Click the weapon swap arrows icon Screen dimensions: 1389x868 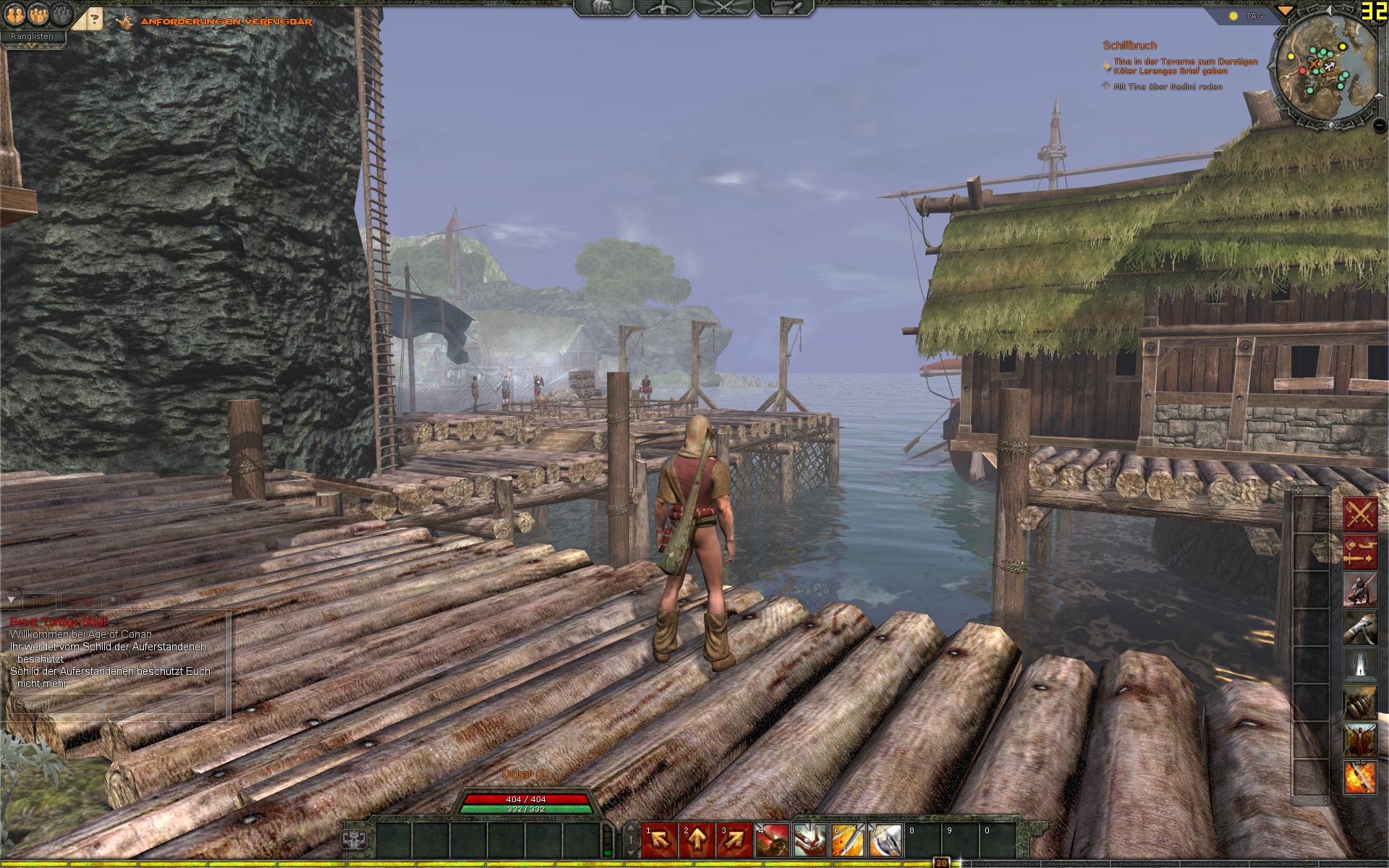click(1359, 552)
